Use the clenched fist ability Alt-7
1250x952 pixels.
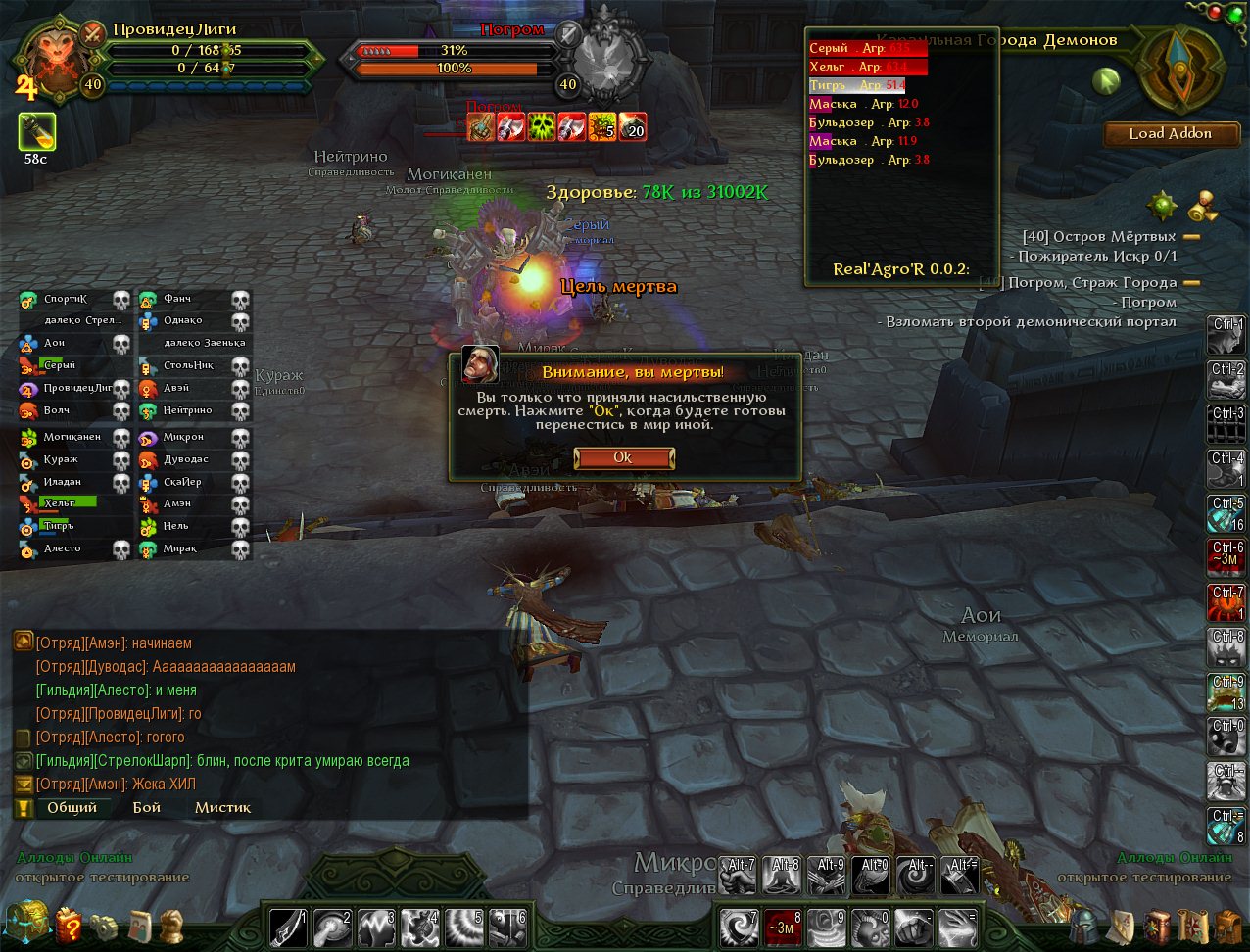738,876
